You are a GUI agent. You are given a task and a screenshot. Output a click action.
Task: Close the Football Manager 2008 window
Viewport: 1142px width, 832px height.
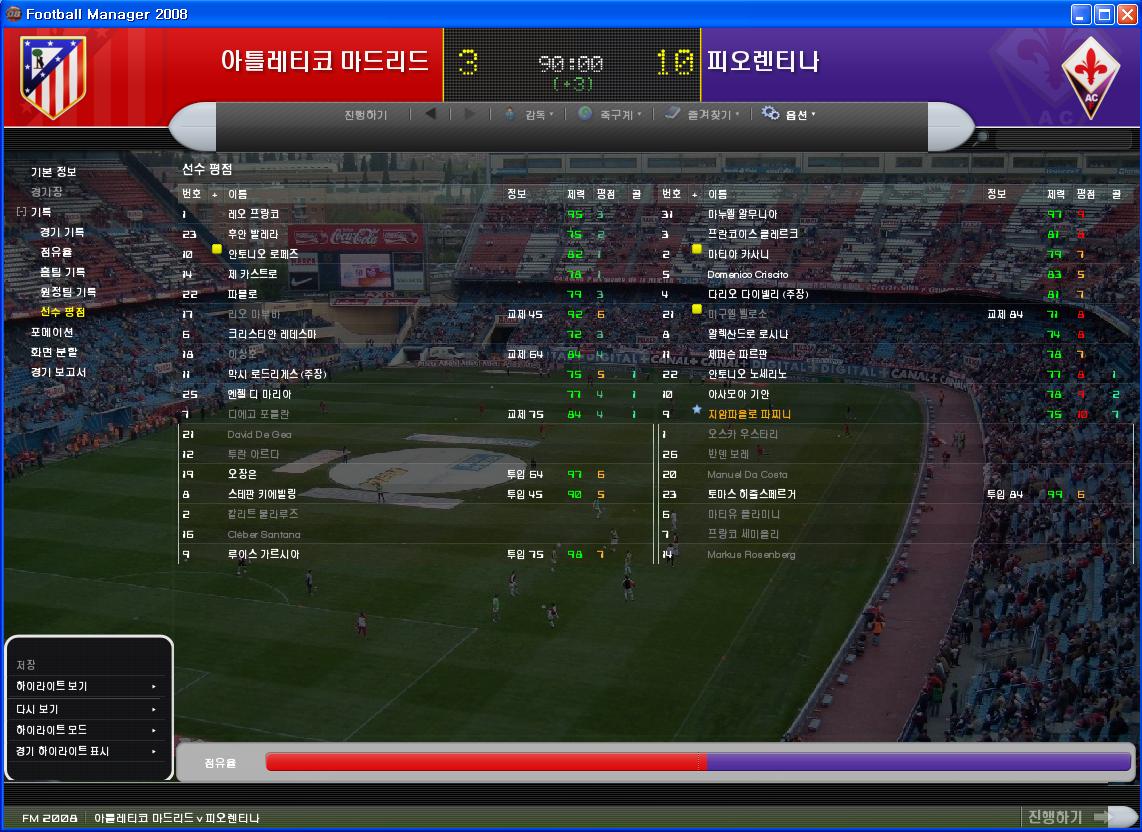click(x=1125, y=14)
